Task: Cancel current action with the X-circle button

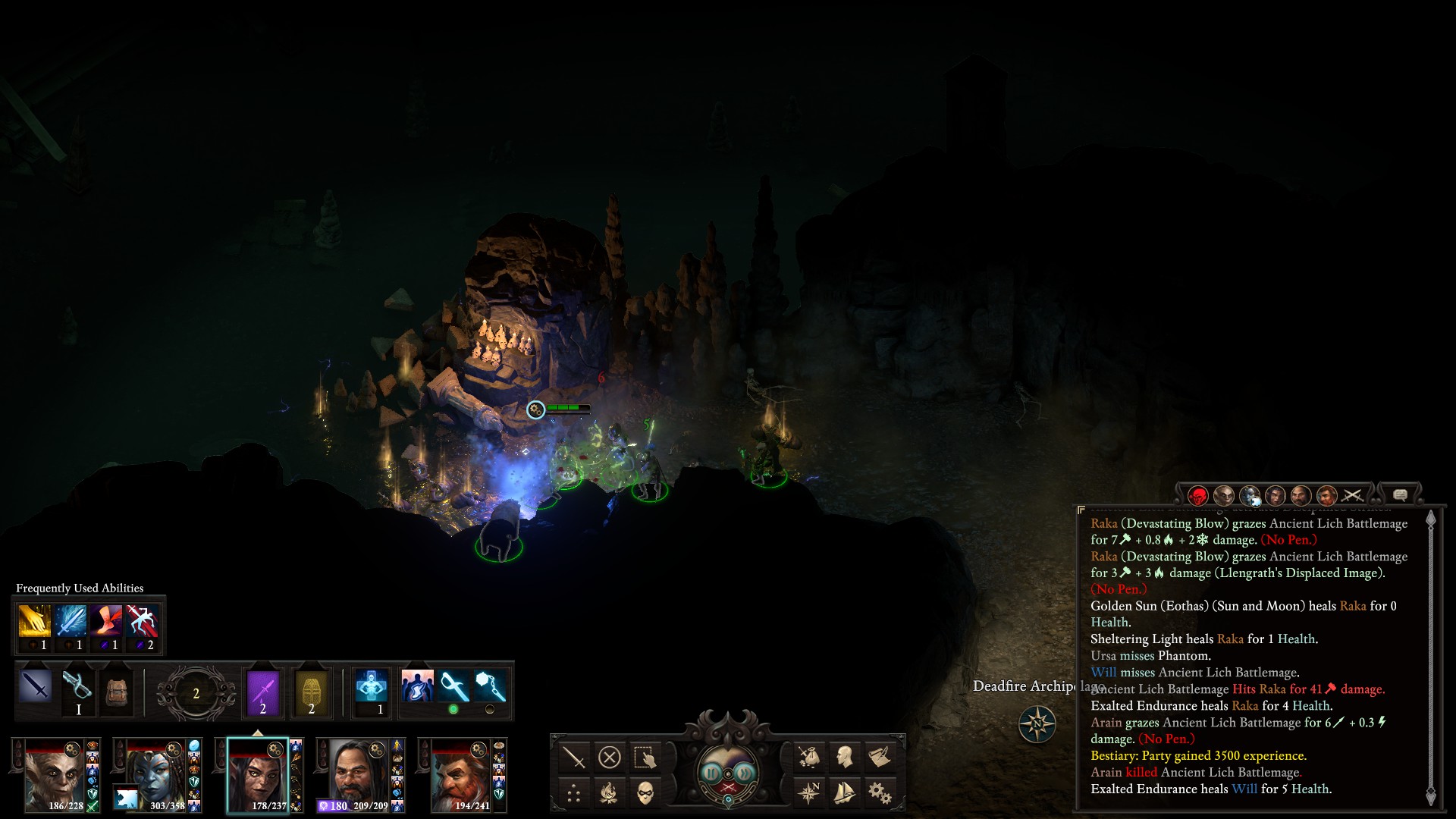Action: [609, 757]
